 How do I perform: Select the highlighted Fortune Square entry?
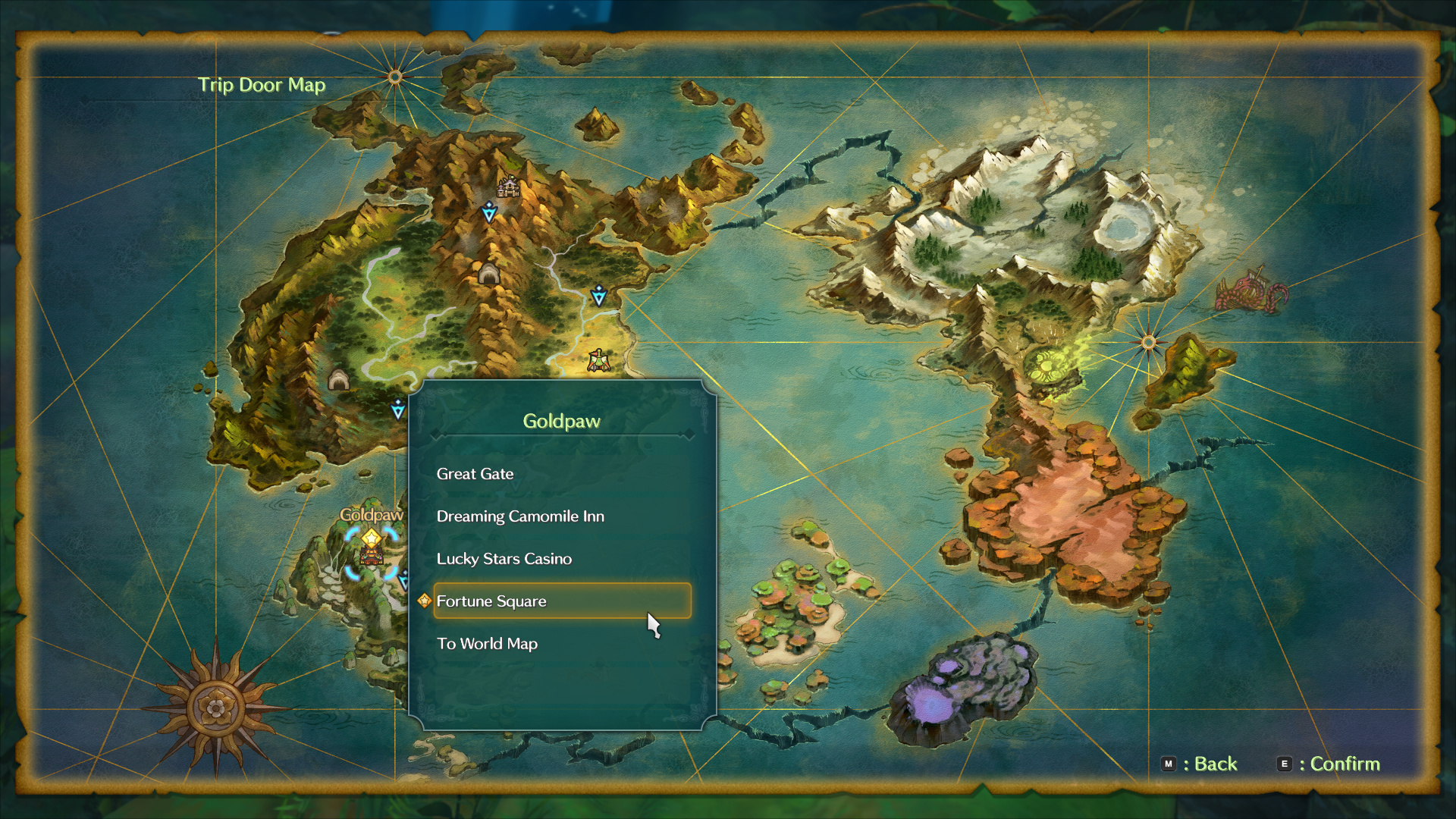[x=561, y=601]
